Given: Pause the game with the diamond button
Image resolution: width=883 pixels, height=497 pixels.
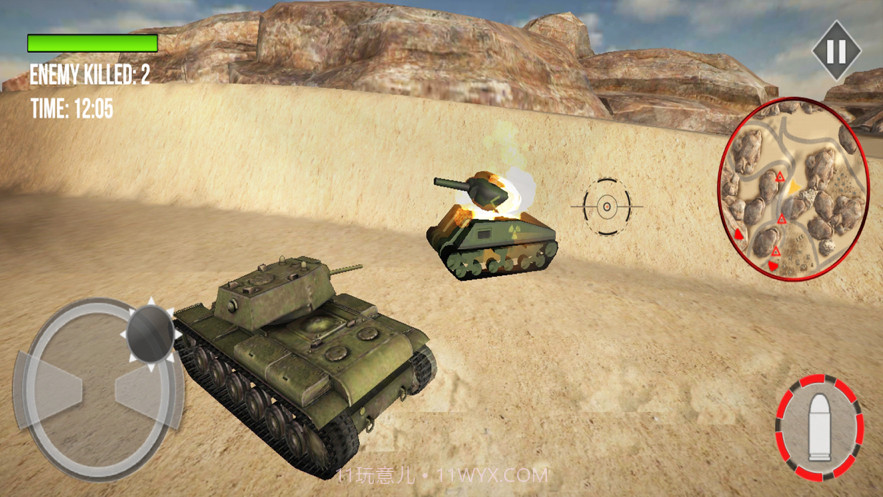Looking at the screenshot, I should pyautogui.click(x=836, y=51).
